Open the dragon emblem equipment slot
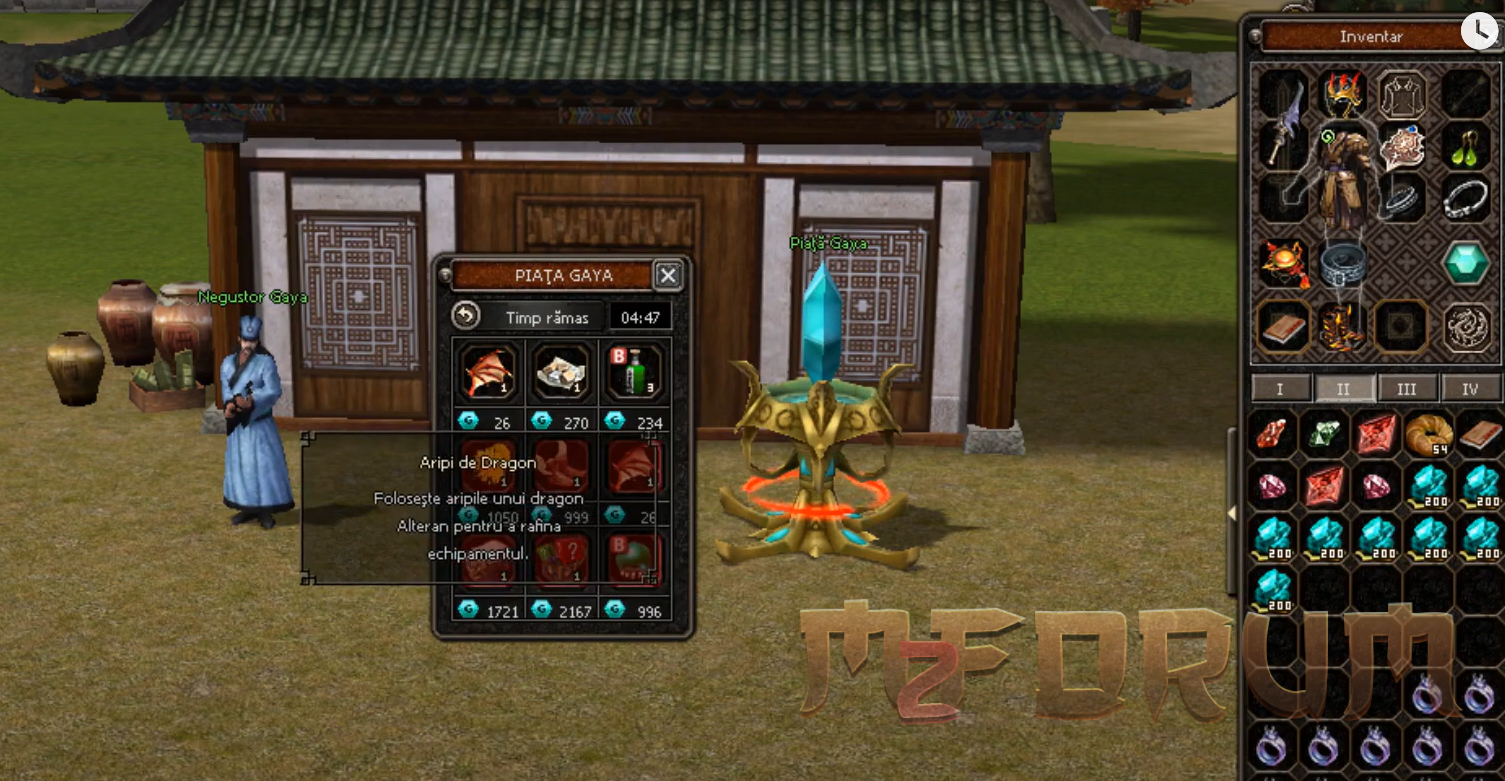 1466,326
